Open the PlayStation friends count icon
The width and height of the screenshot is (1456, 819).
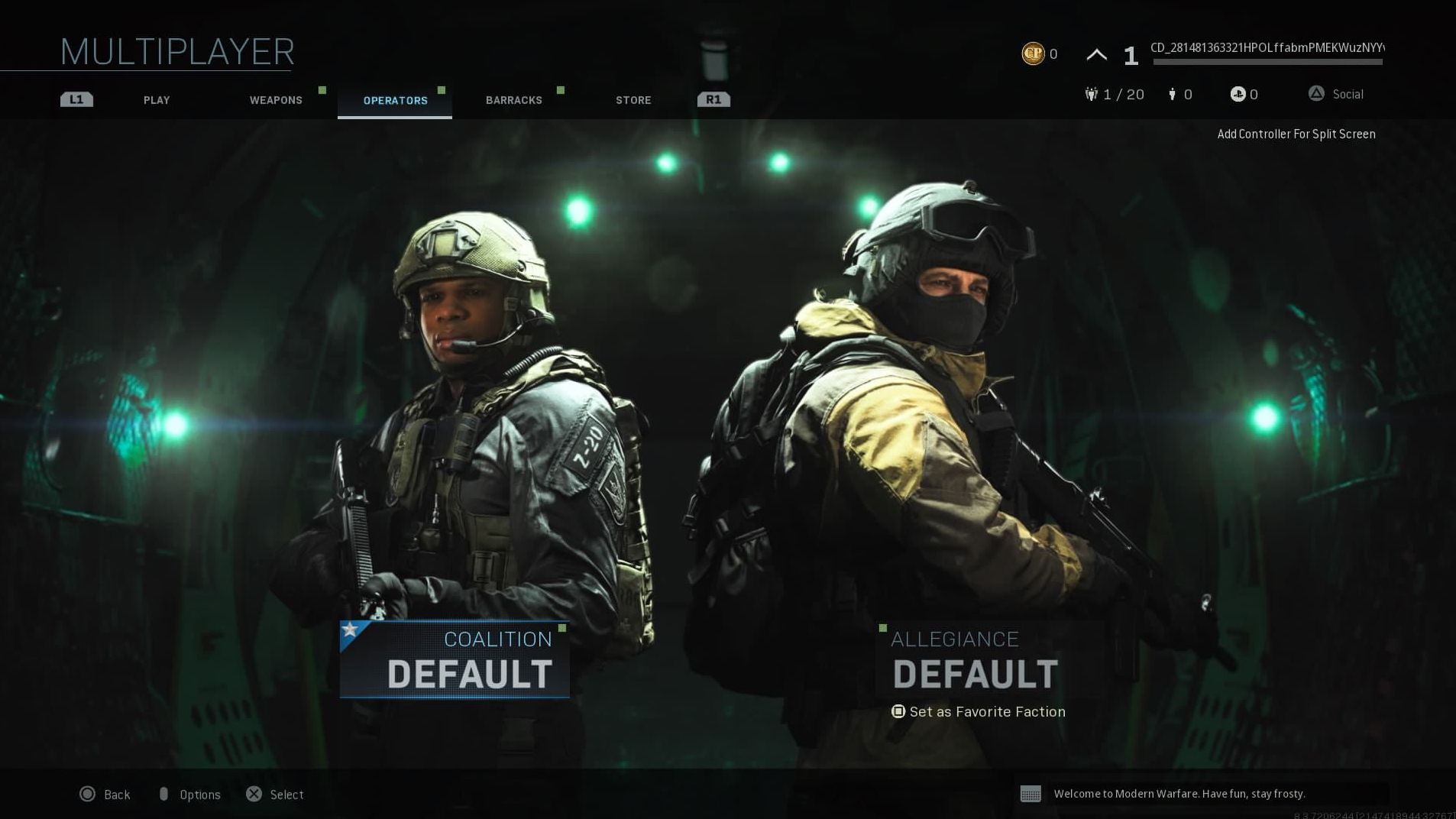(x=1238, y=94)
